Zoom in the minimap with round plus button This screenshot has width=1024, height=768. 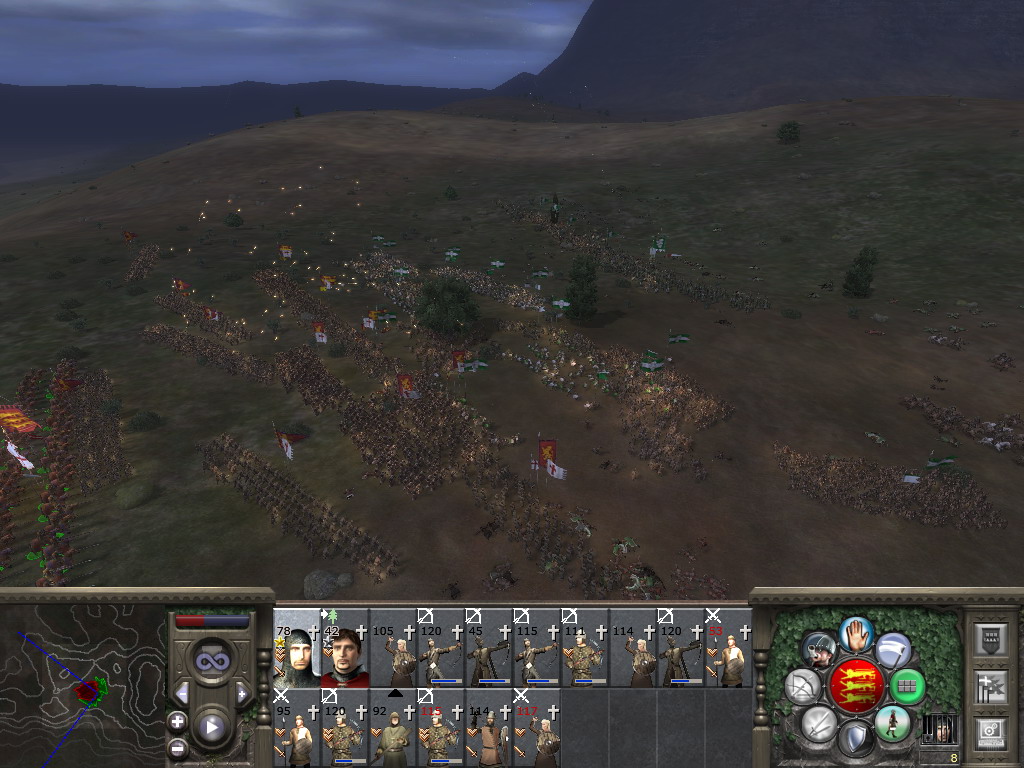point(178,721)
